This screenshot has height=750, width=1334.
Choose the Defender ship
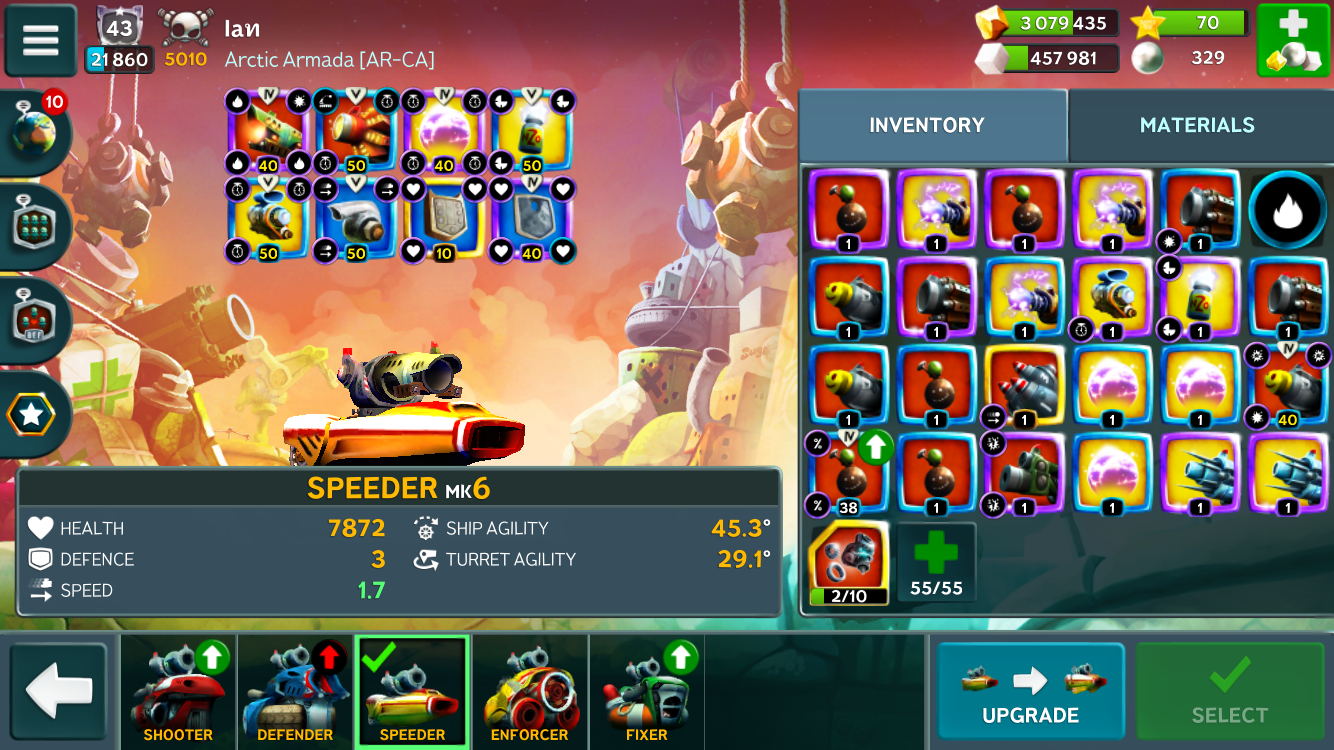pos(295,690)
